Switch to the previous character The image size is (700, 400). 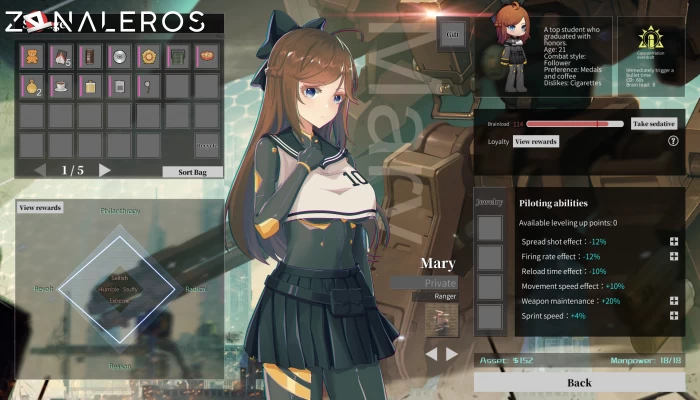[x=431, y=354]
